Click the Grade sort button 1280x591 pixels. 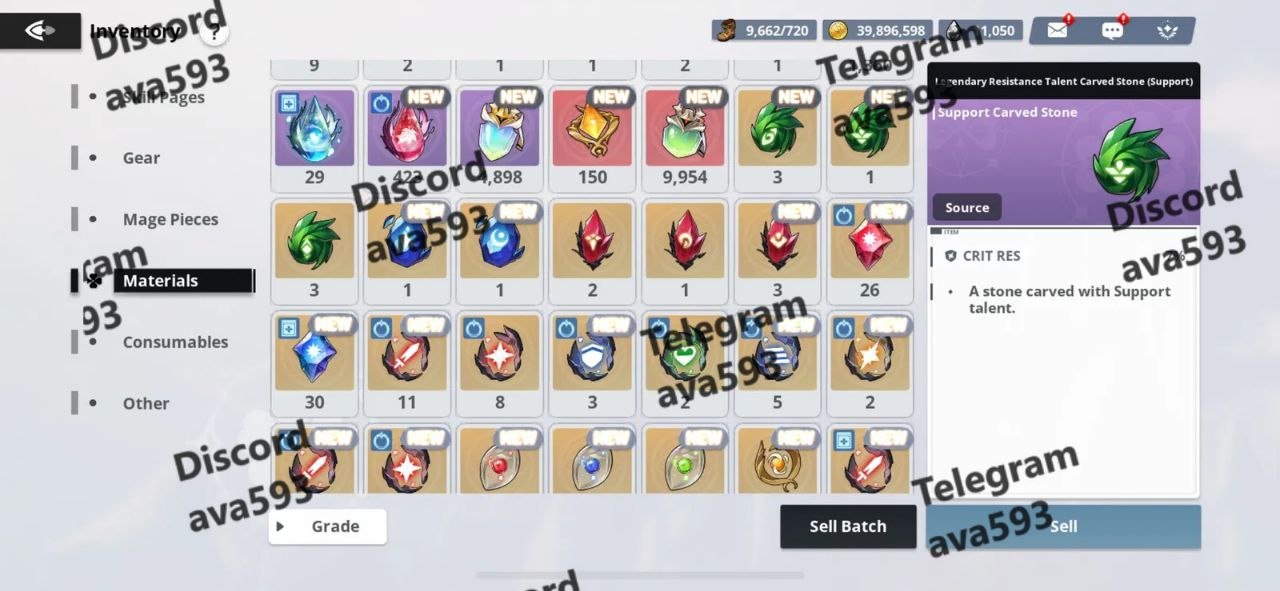tap(327, 526)
